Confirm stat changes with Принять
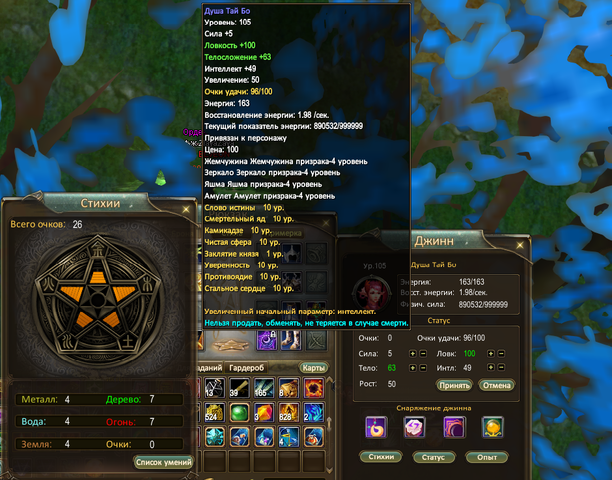 click(x=454, y=384)
